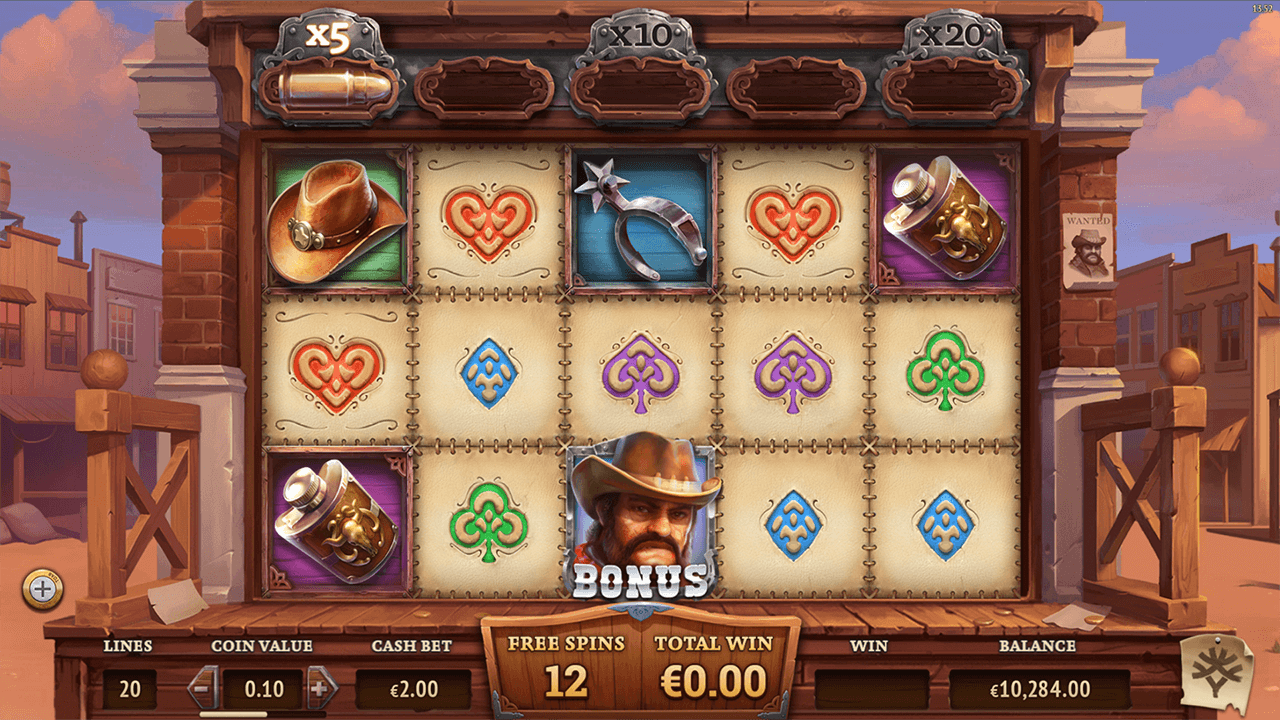Decrease coin value with the minus button
The image size is (1280, 720).
tap(202, 688)
